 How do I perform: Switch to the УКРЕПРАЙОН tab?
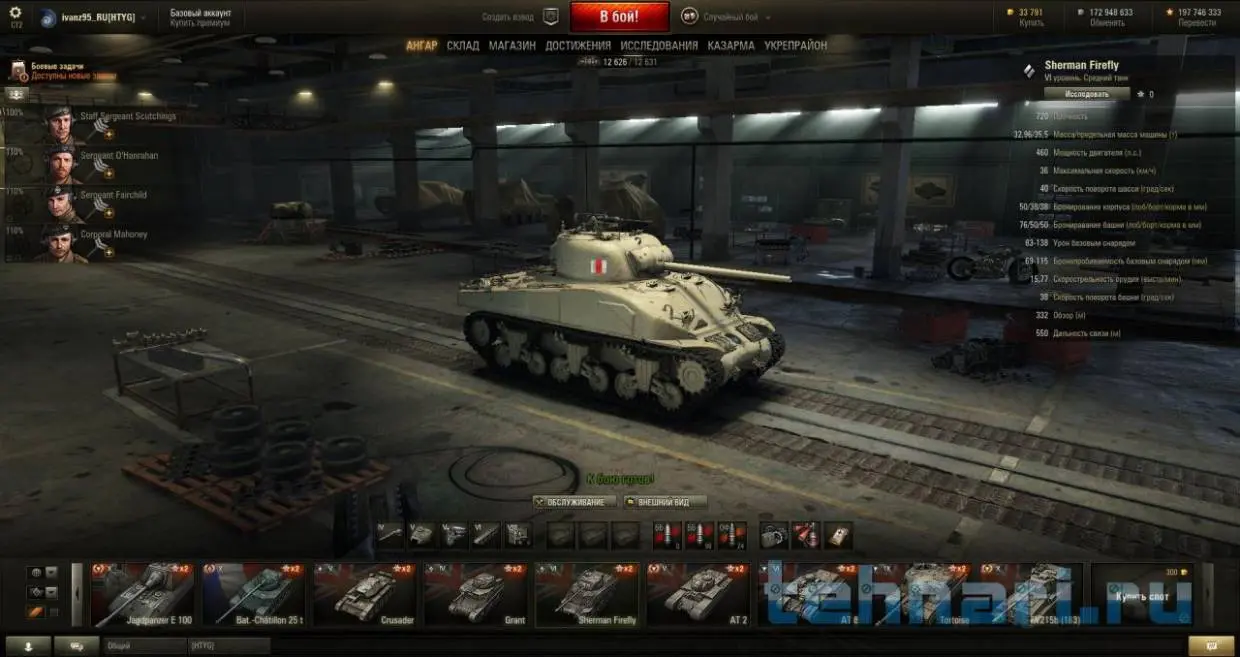[796, 46]
